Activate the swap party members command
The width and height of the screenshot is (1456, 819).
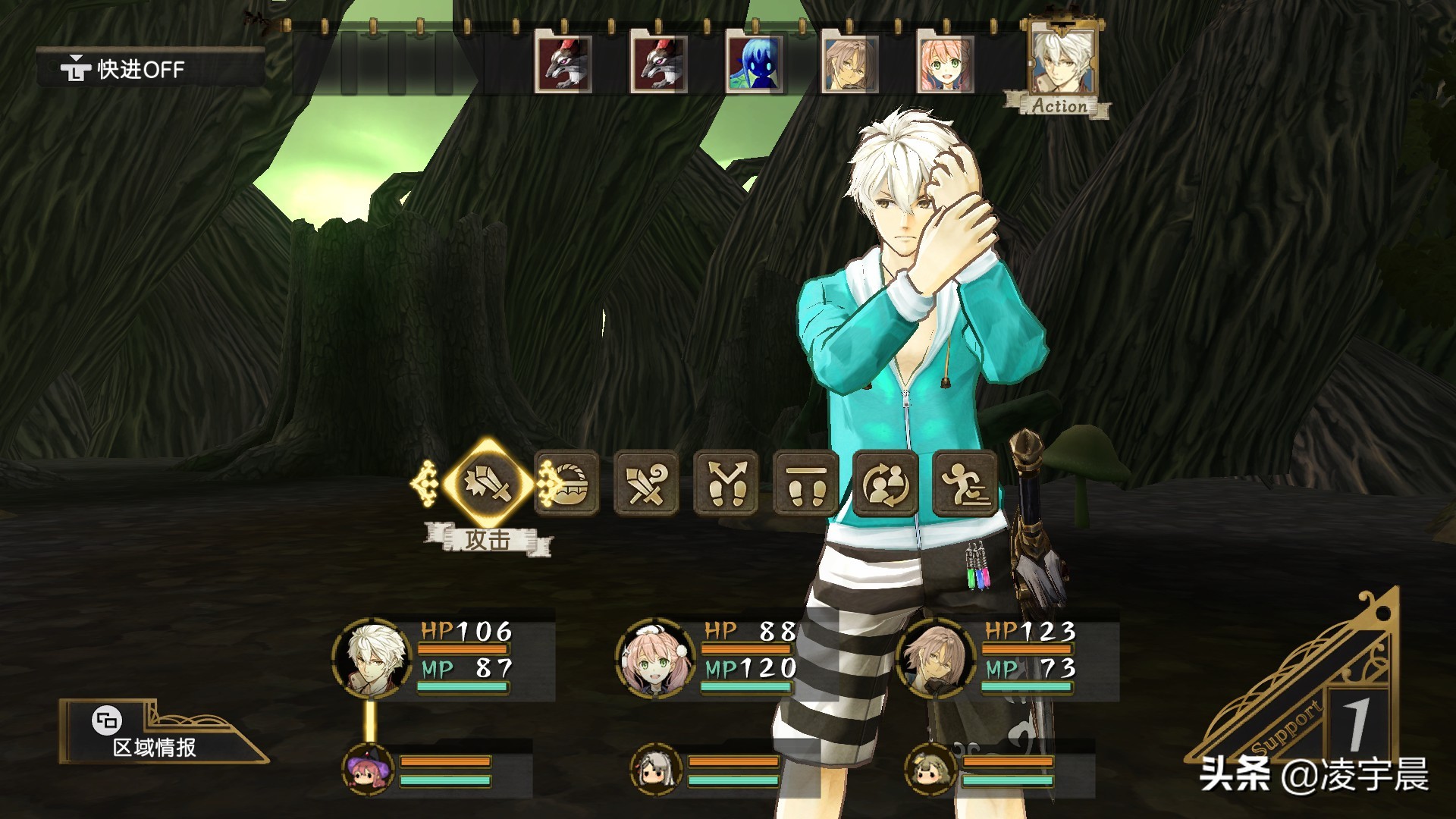click(885, 484)
